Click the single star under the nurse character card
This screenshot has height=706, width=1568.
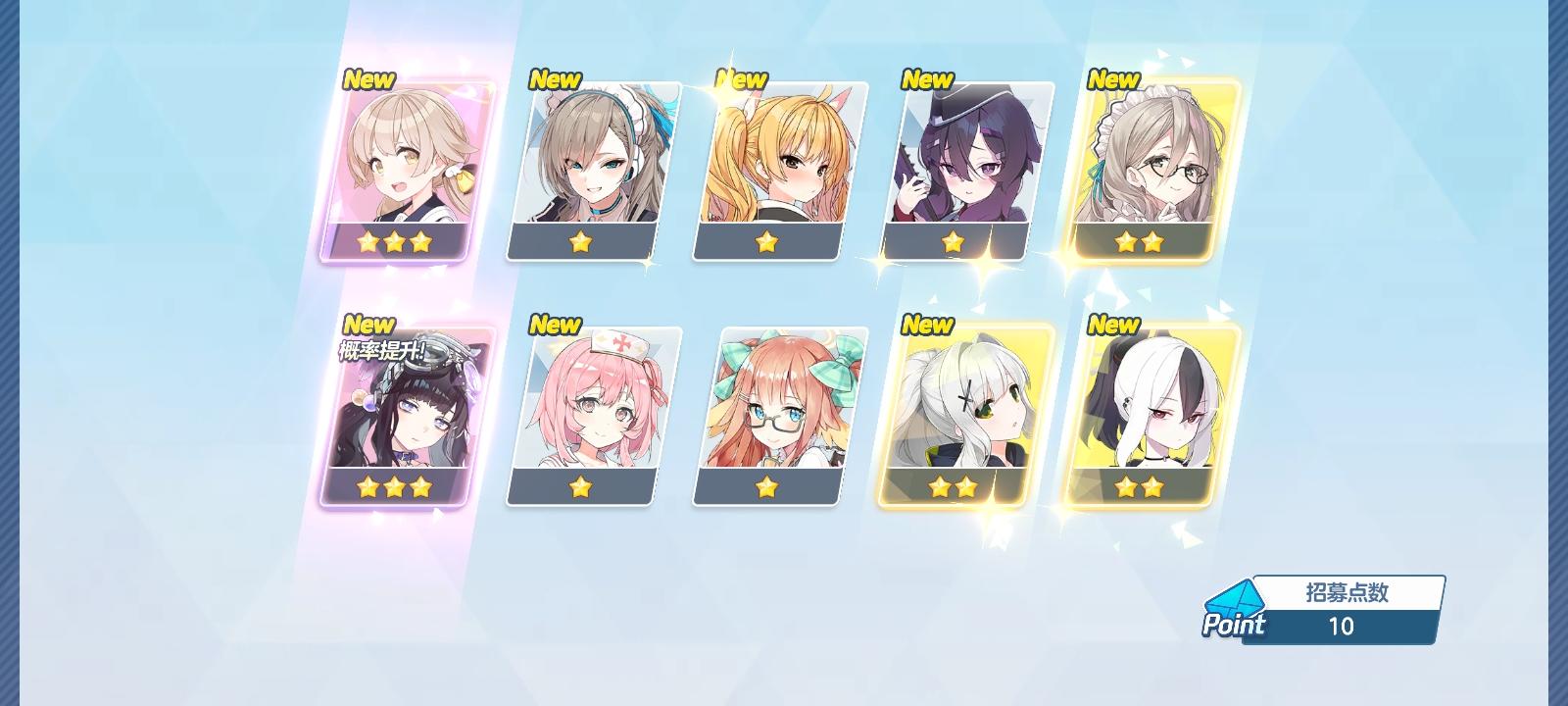click(x=579, y=486)
